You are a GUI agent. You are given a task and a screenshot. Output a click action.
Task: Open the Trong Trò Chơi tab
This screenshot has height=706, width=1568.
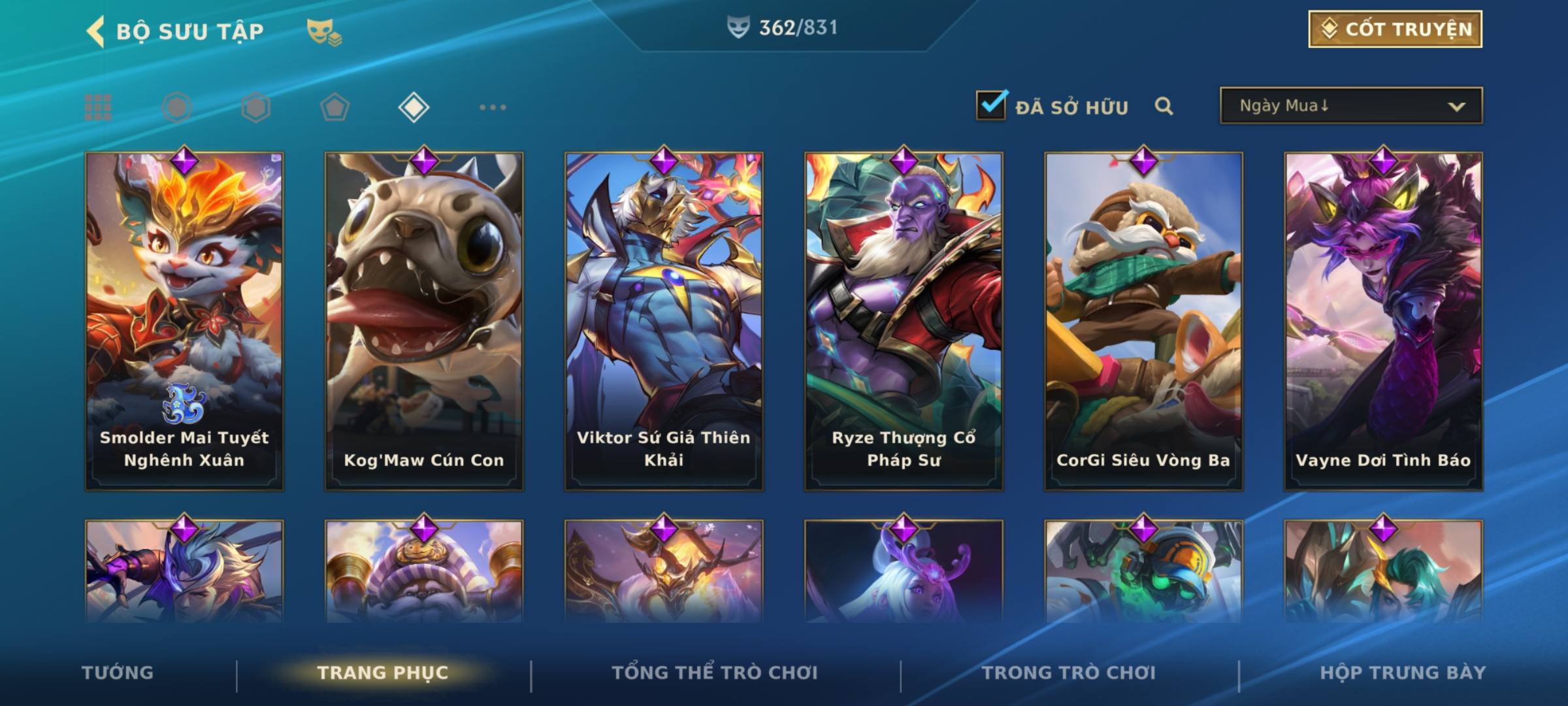pyautogui.click(x=1069, y=673)
